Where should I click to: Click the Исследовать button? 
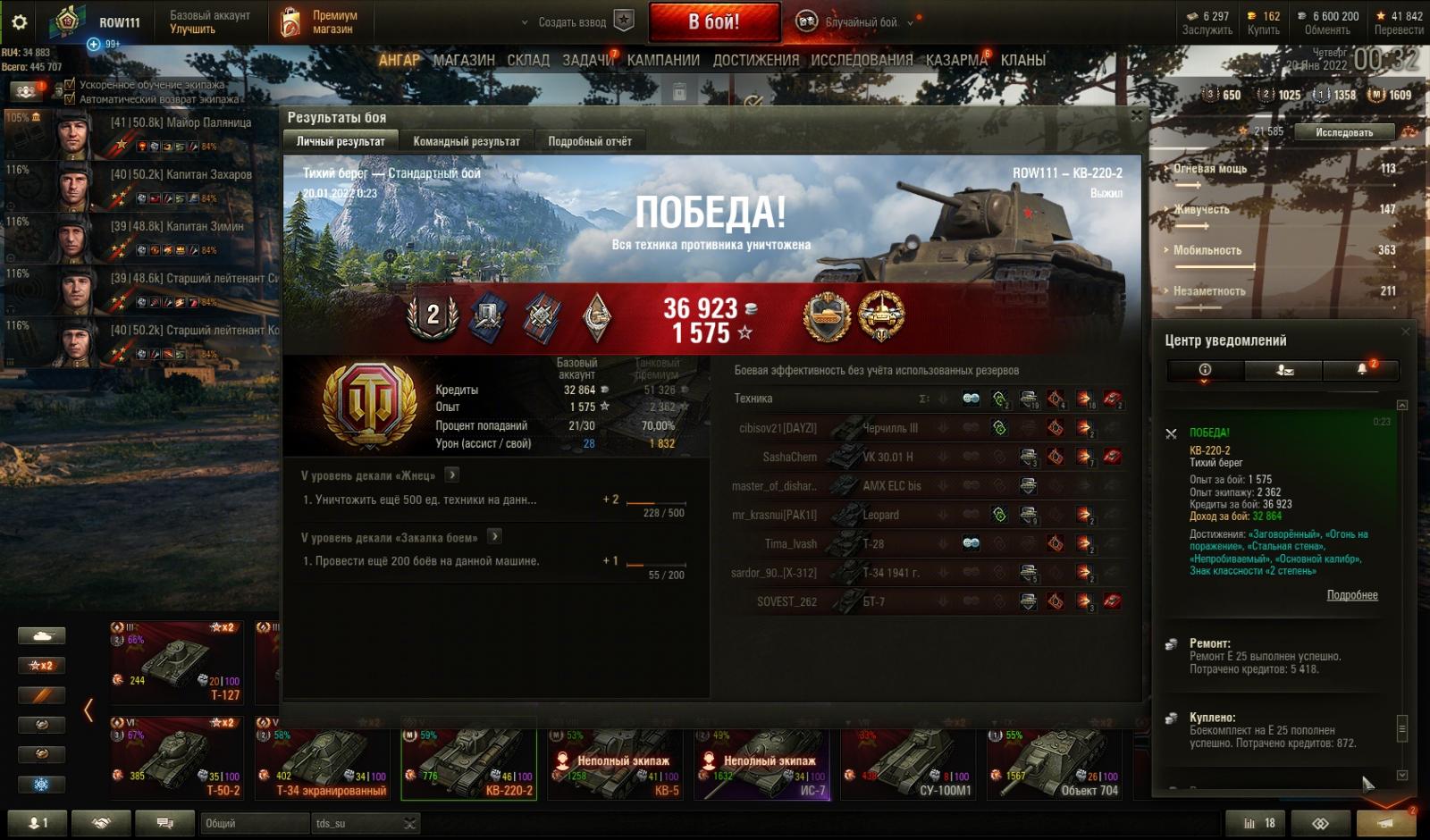pos(1343,132)
